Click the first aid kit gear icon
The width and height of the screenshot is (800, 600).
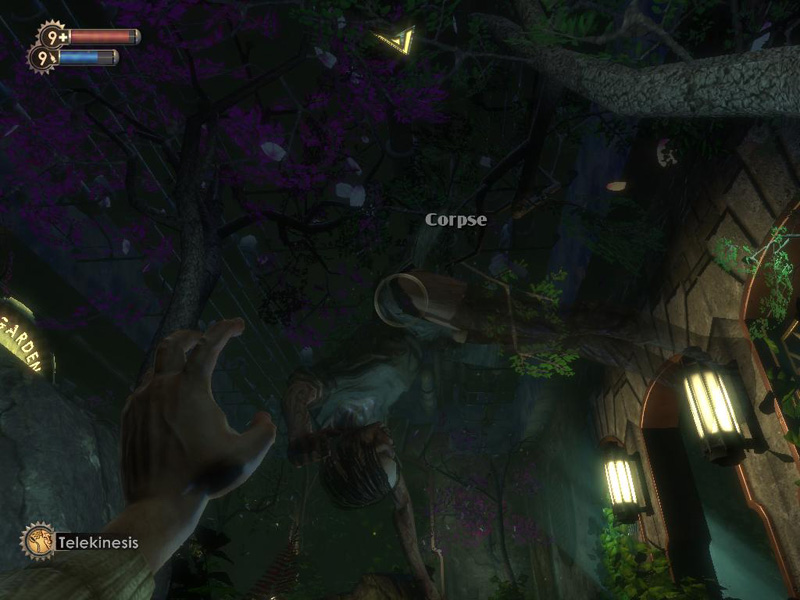pyautogui.click(x=51, y=36)
